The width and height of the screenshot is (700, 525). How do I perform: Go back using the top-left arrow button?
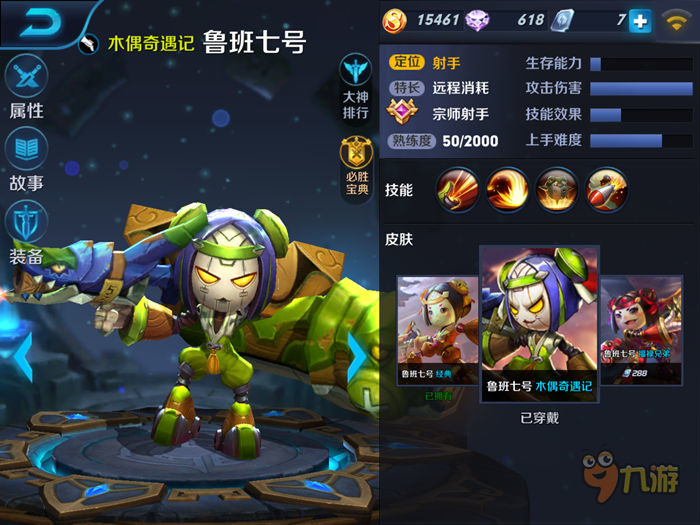pyautogui.click(x=38, y=22)
